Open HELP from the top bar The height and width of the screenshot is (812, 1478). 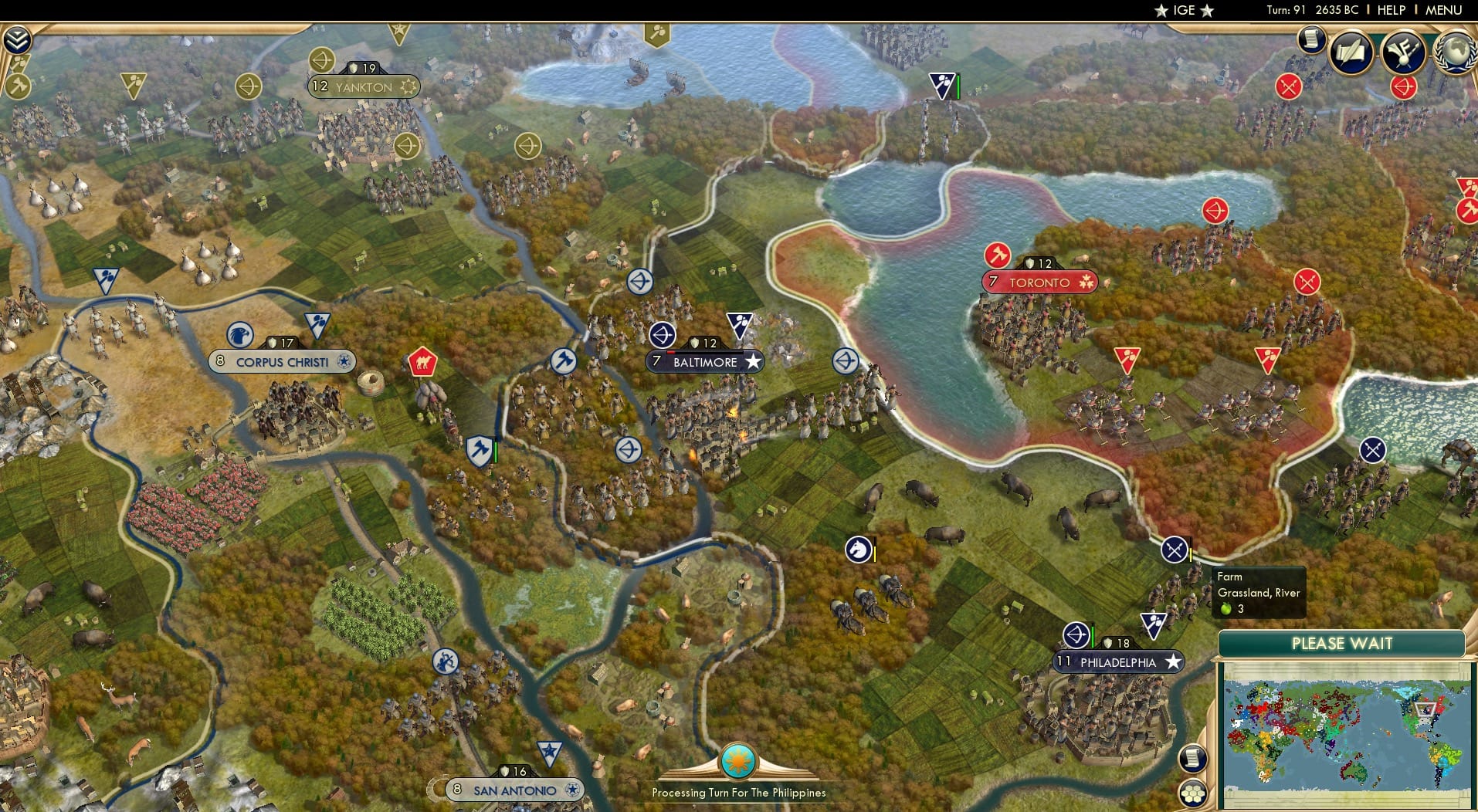click(x=1390, y=10)
